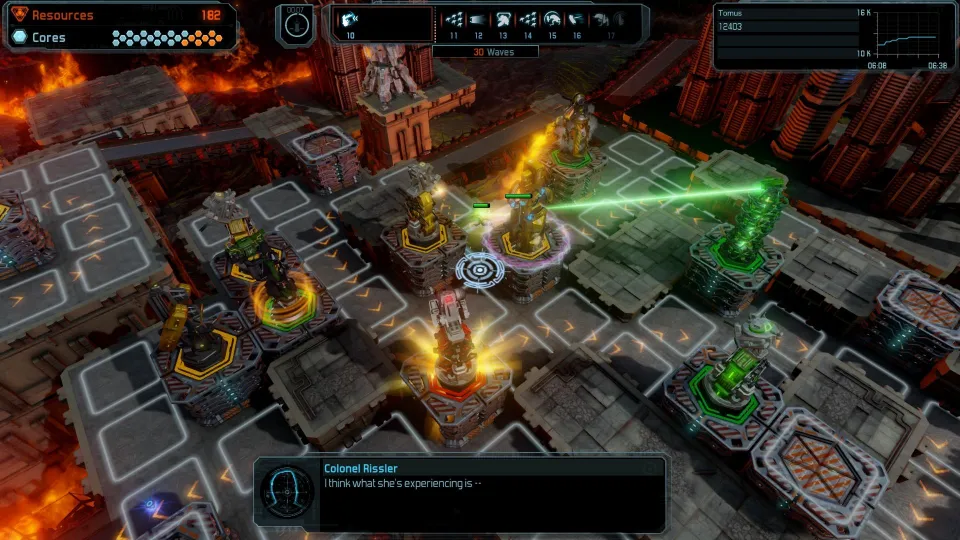960x540 pixels.
Task: Open the Tomus score graph panel
Action: click(x=830, y=37)
